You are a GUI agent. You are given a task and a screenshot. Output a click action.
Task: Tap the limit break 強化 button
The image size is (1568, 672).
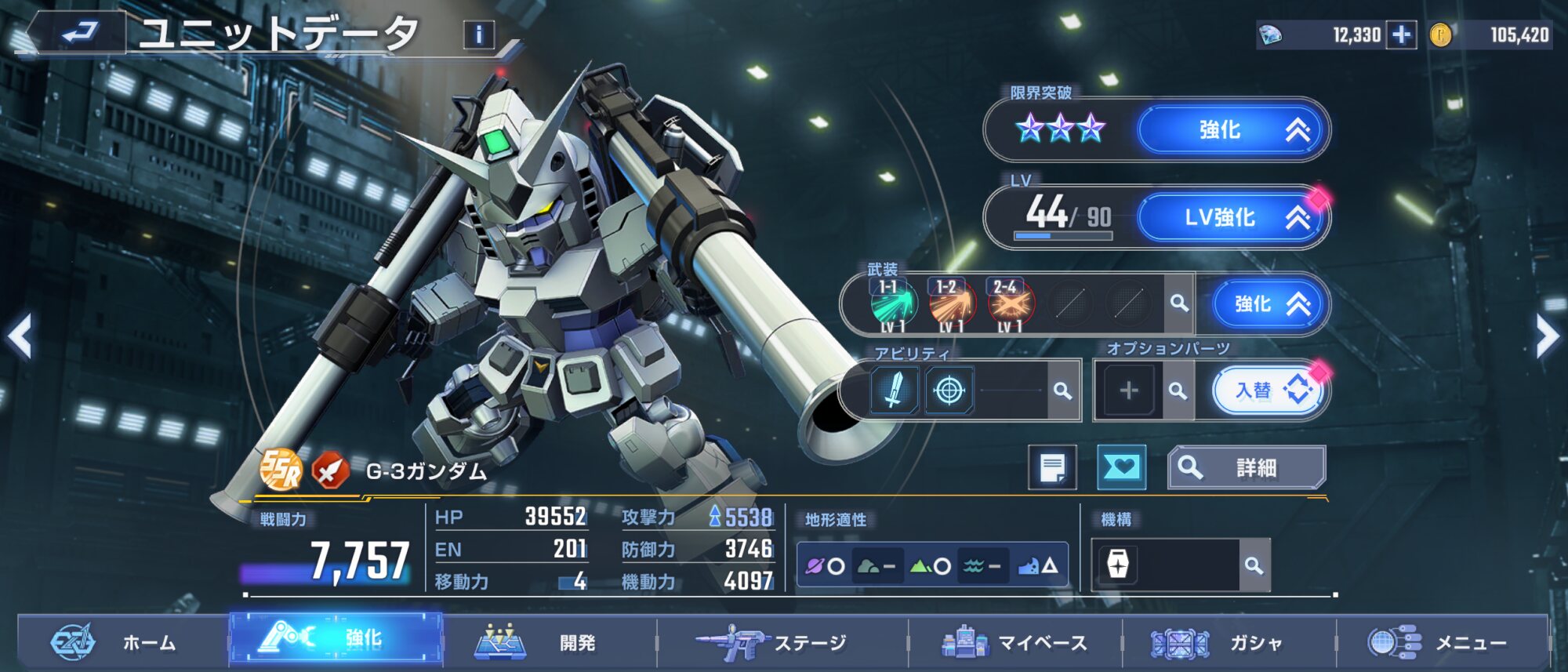1232,129
